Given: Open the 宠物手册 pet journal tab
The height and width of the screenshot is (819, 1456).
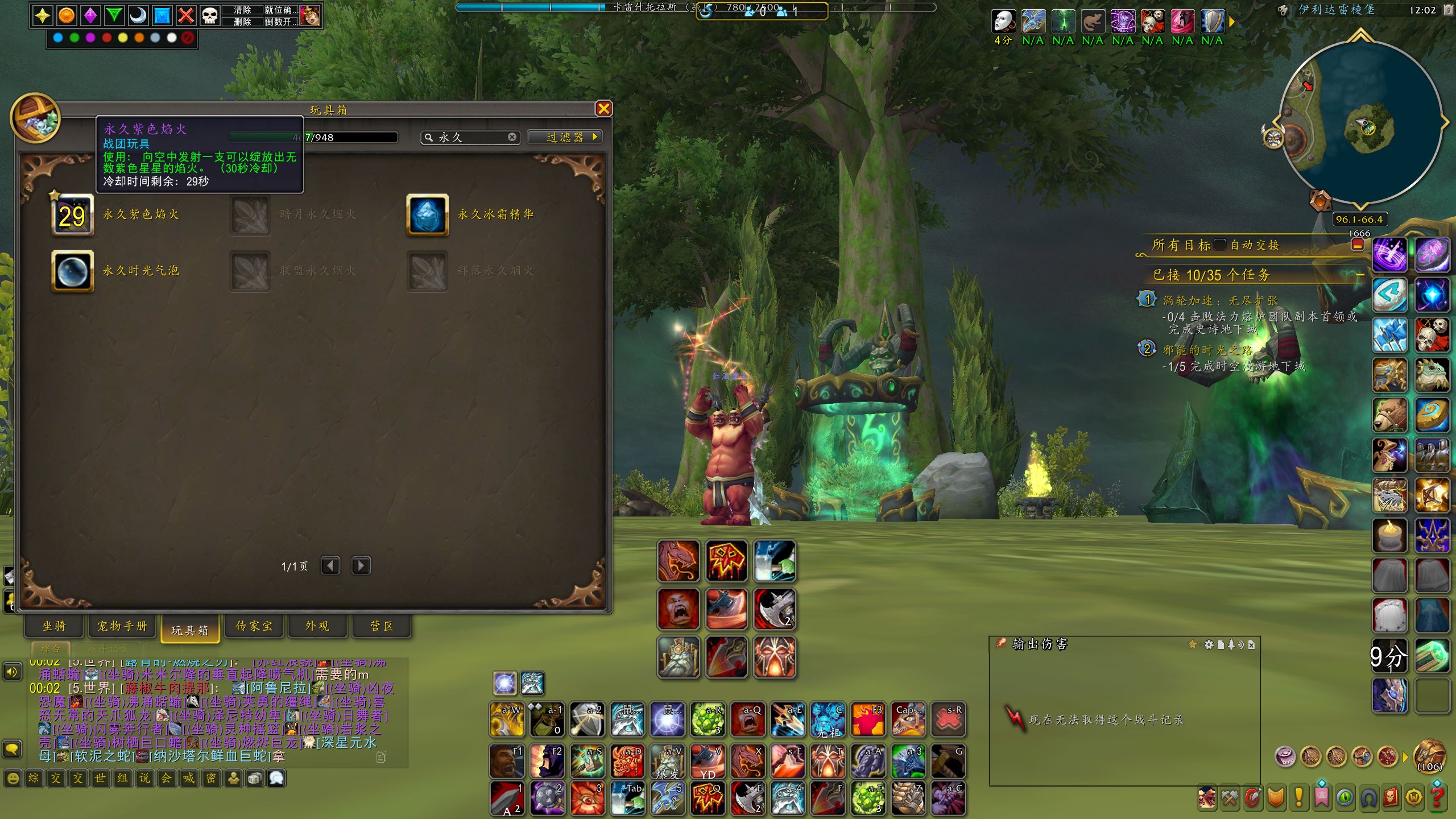Looking at the screenshot, I should pyautogui.click(x=122, y=626).
